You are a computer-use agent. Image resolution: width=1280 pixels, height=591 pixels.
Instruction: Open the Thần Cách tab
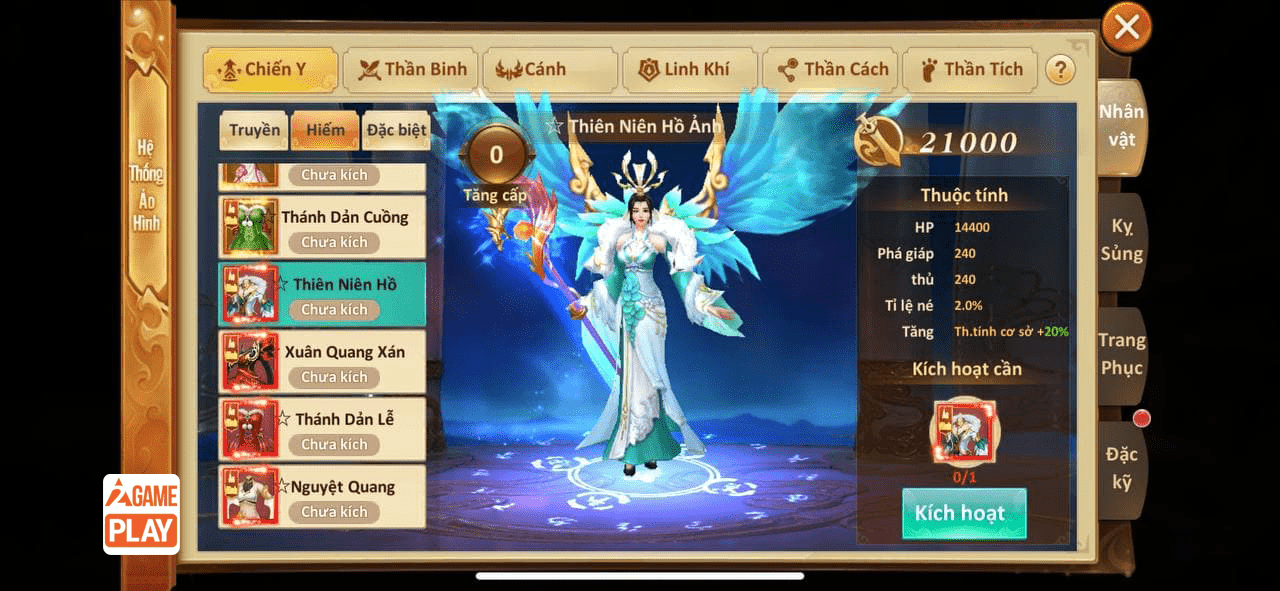point(830,70)
